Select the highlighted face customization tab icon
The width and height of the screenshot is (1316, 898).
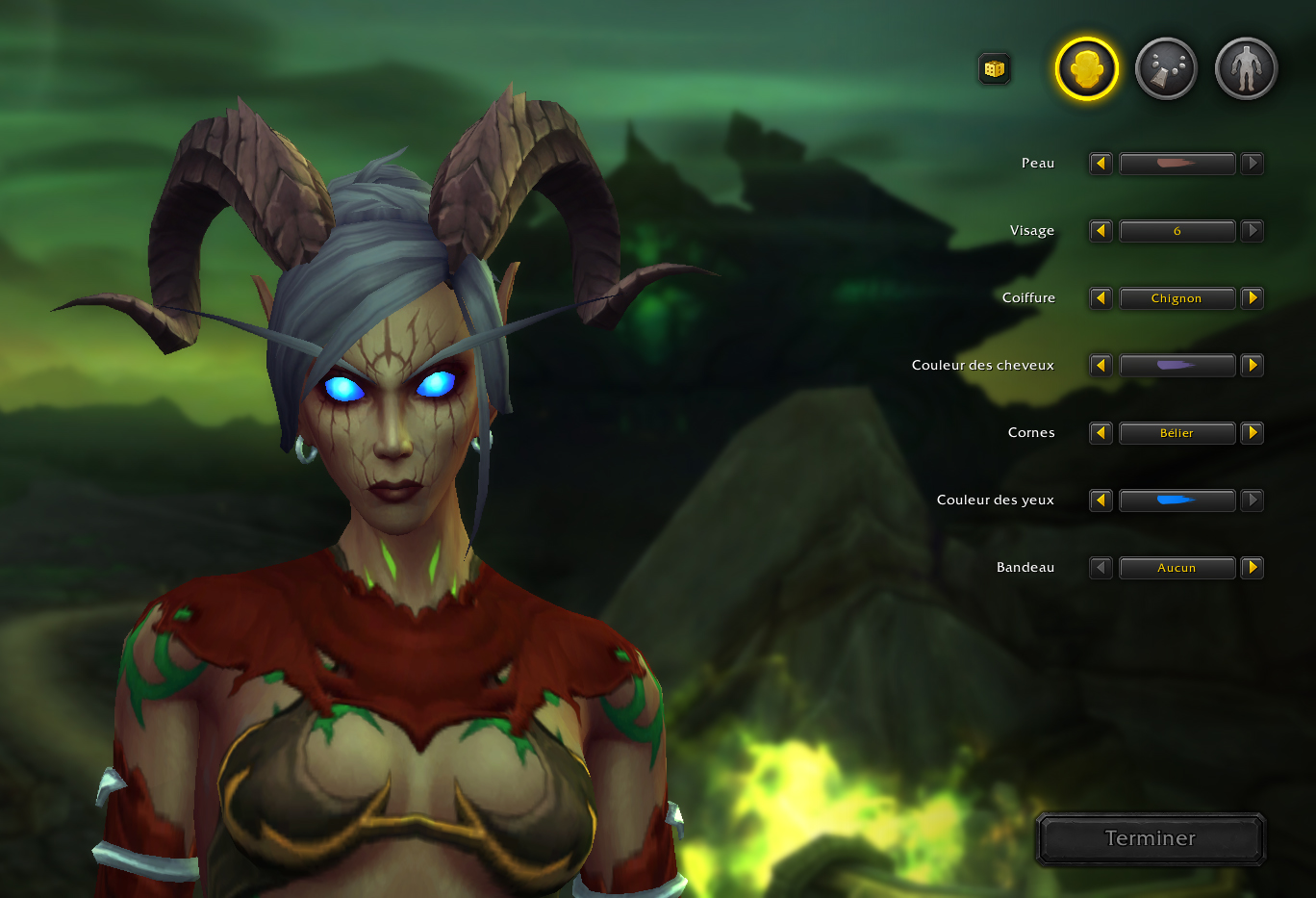[1085, 67]
